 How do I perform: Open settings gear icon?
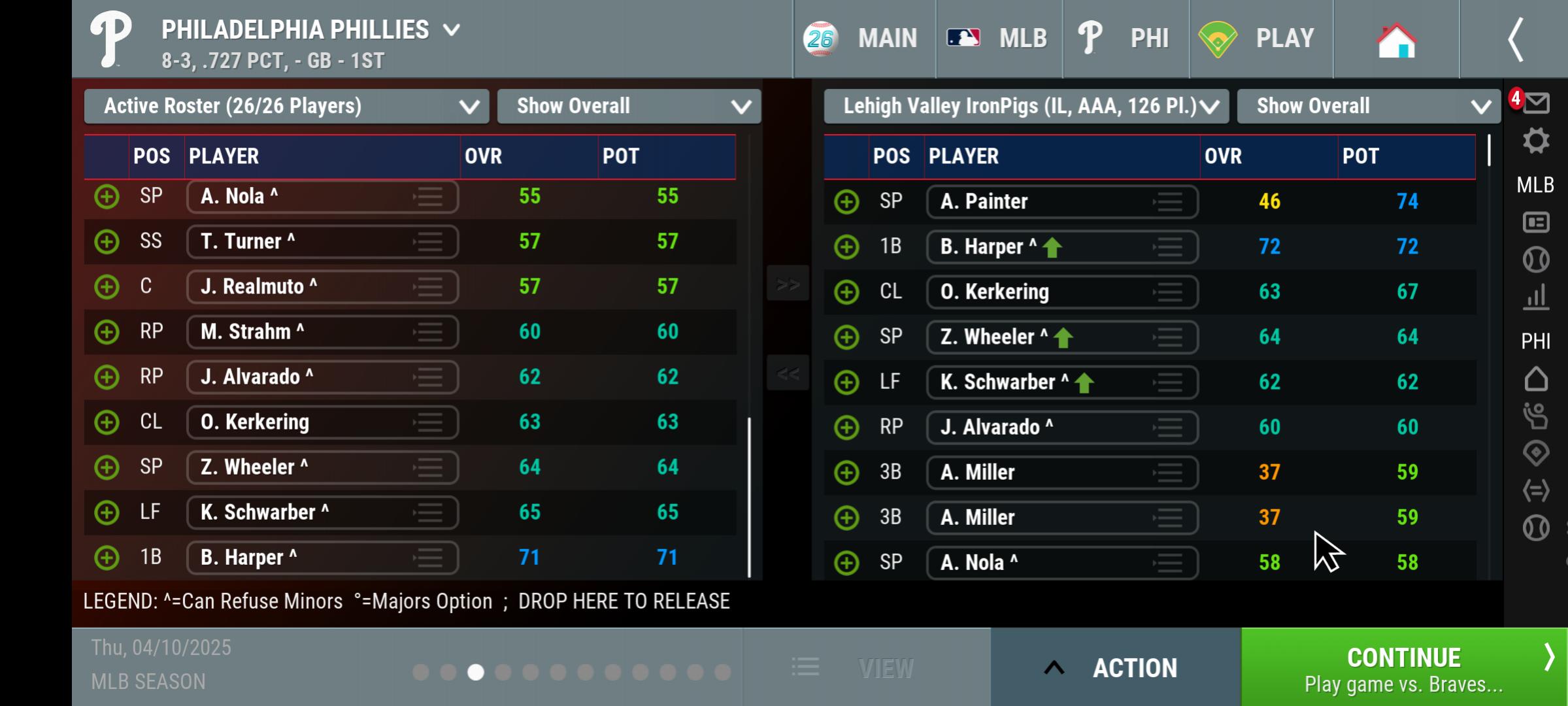tap(1535, 141)
